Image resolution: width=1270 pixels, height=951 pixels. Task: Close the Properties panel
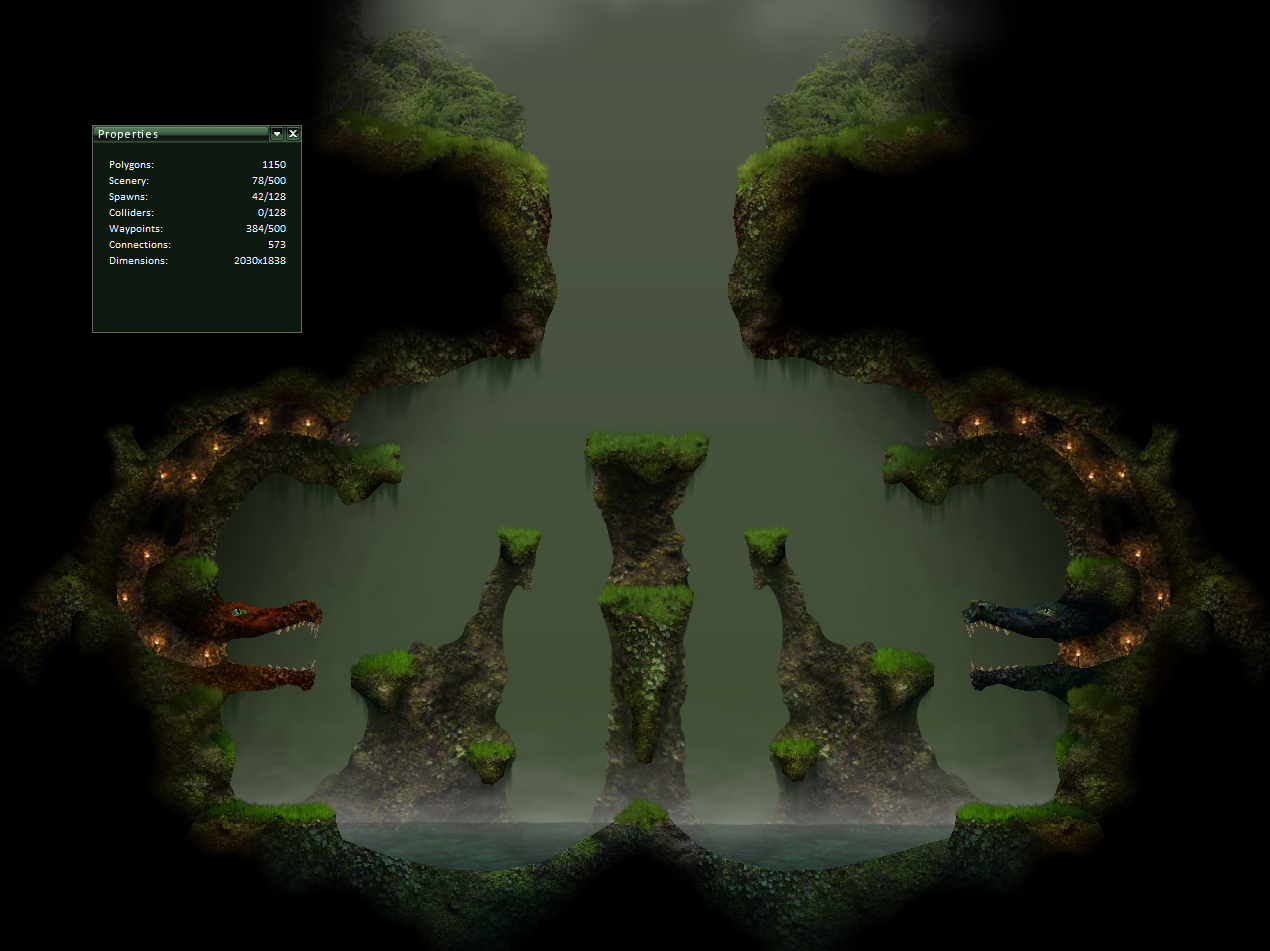[x=293, y=134]
